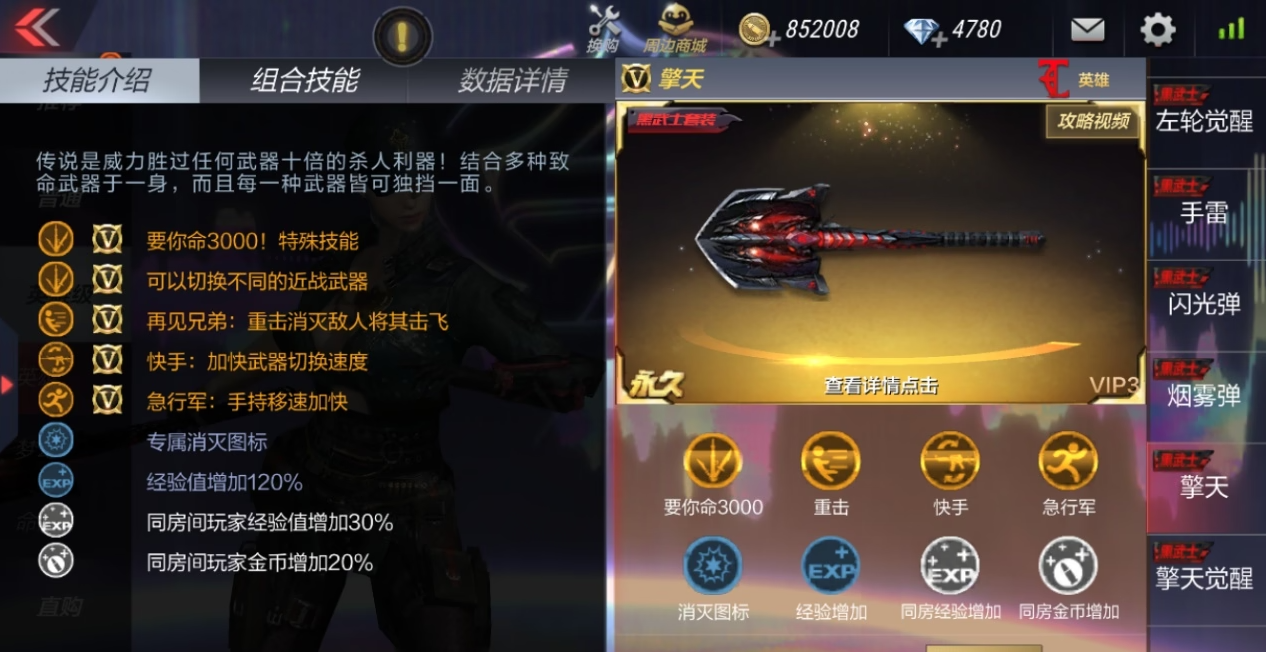Screen dimensions: 1266x652
Task: Tap the 经验增加 EXP icon
Action: [x=831, y=568]
